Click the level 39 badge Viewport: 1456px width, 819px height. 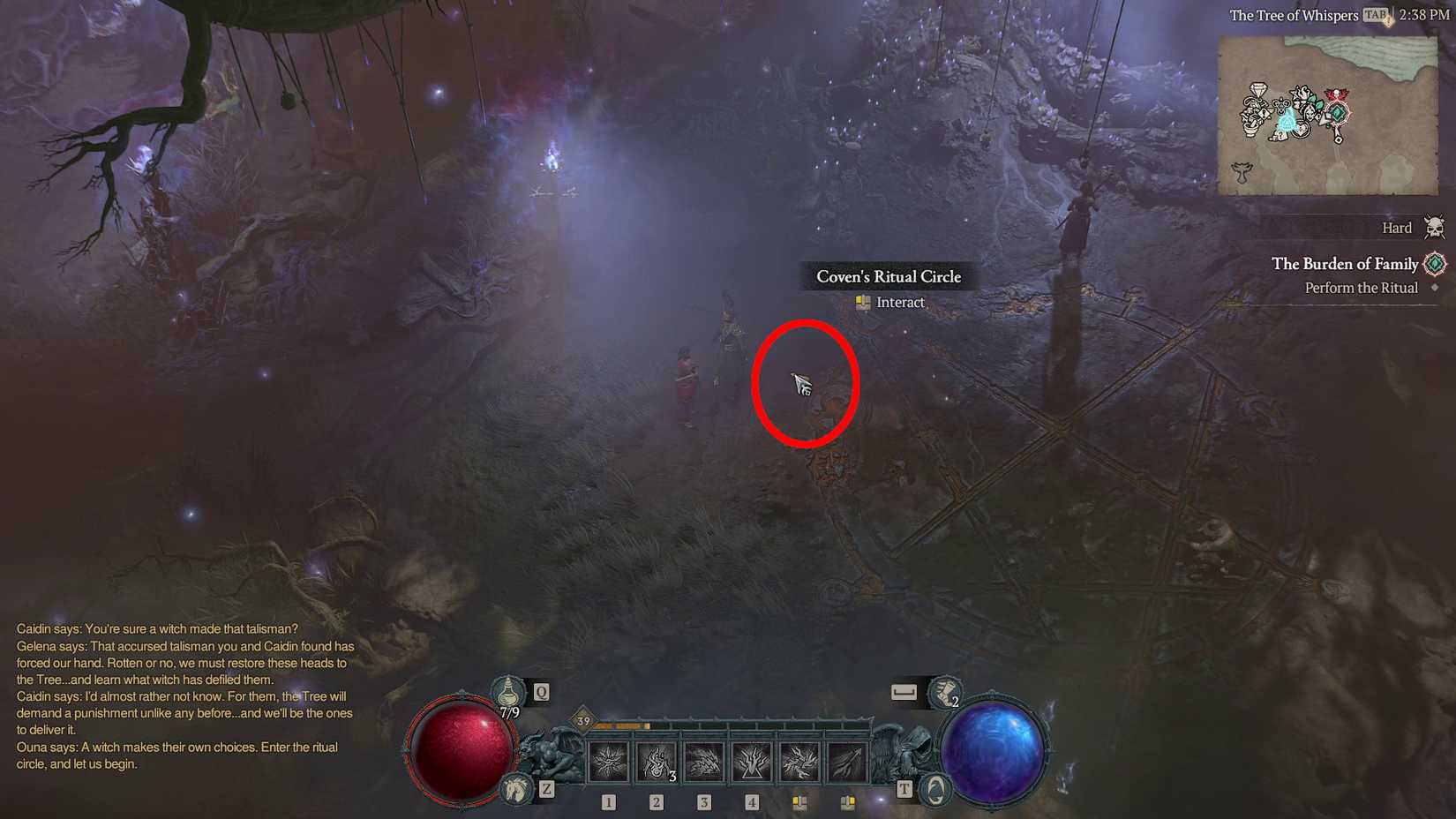582,721
